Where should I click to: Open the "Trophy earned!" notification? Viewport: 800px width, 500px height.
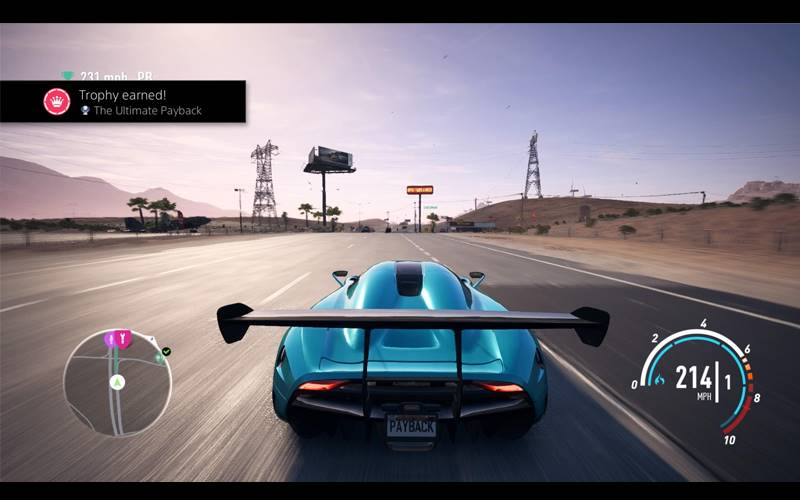pyautogui.click(x=122, y=102)
